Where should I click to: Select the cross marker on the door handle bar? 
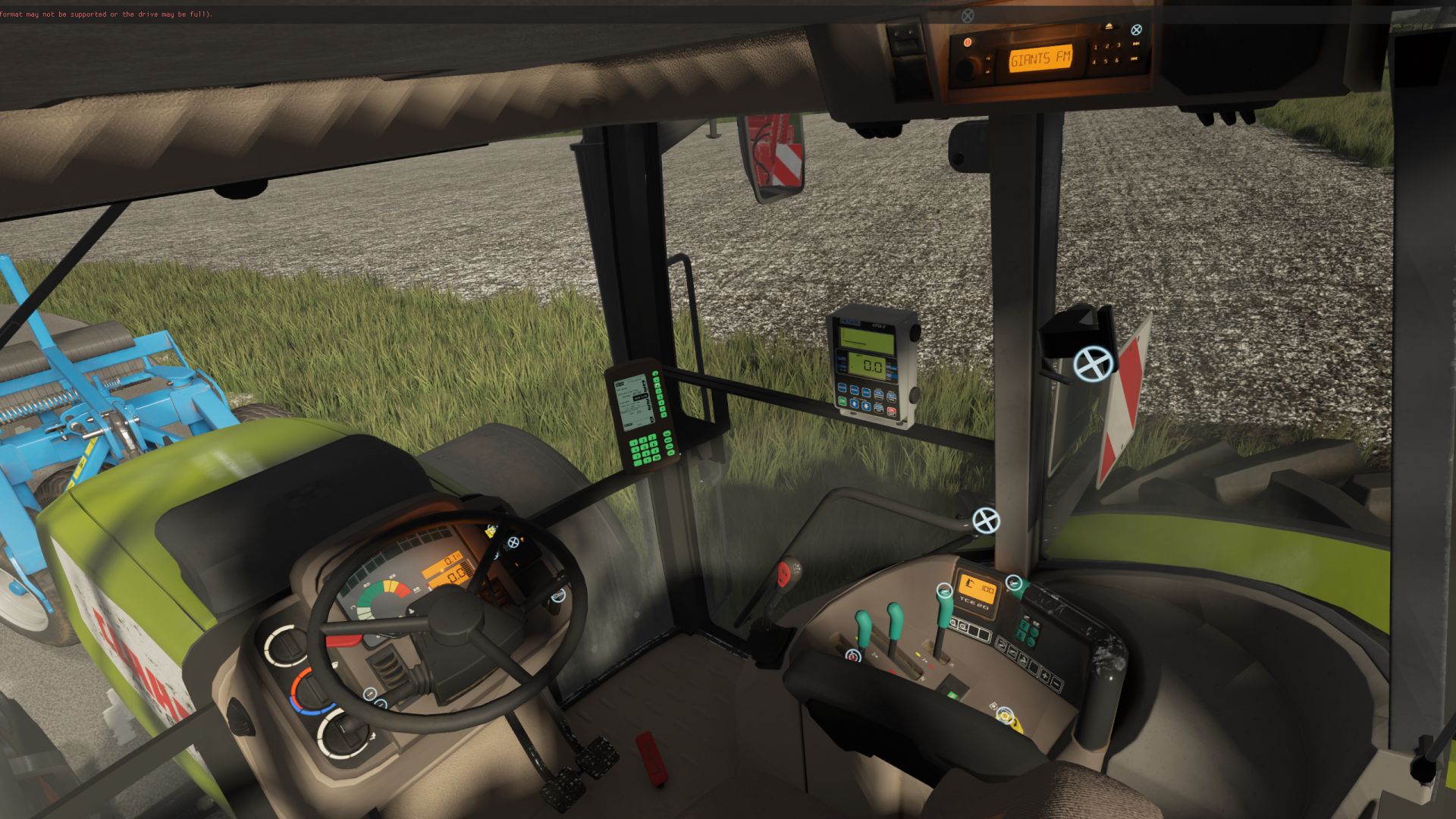click(986, 520)
